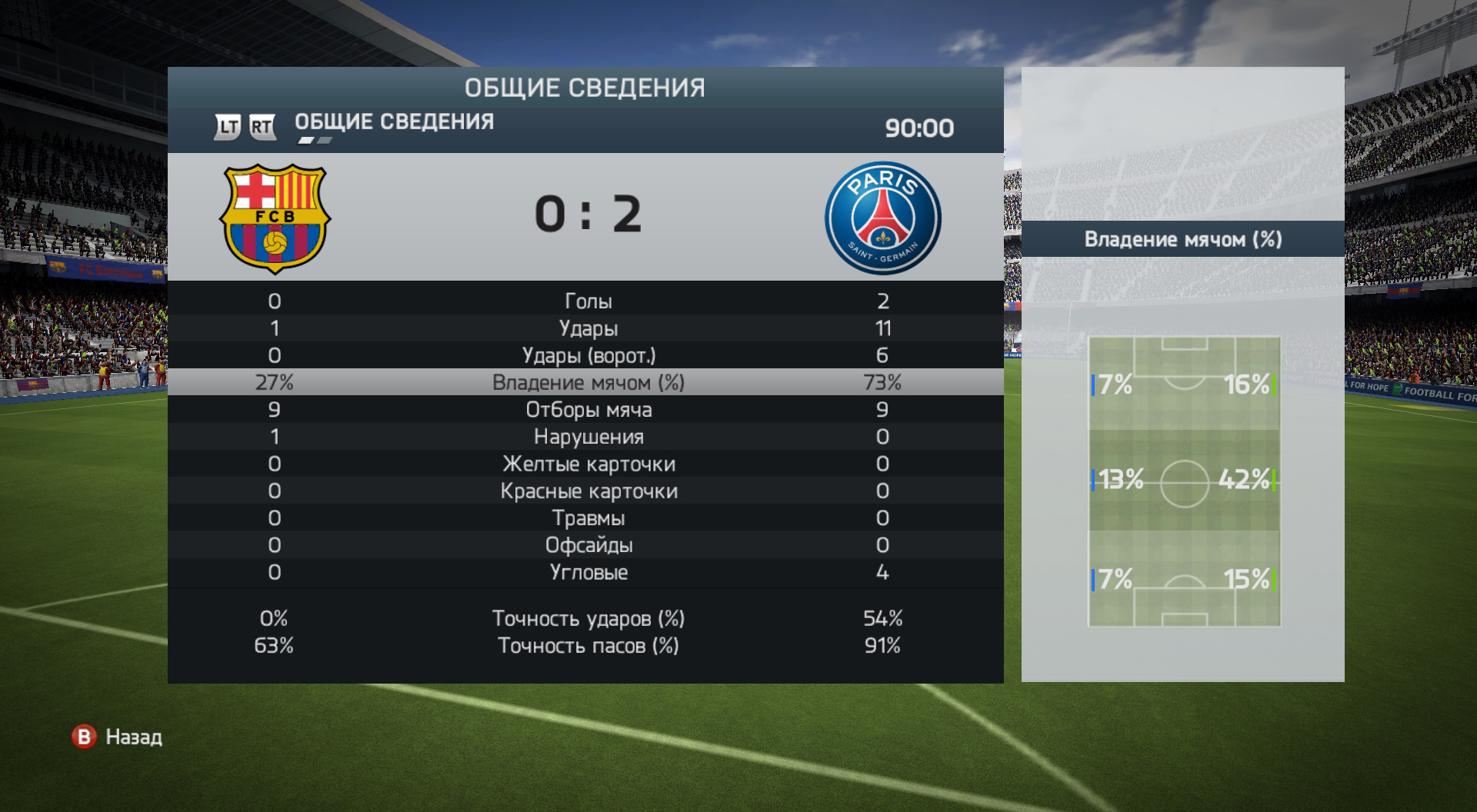Highlight the Красные карточки row
Screen dimensions: 1477x812
tap(588, 491)
